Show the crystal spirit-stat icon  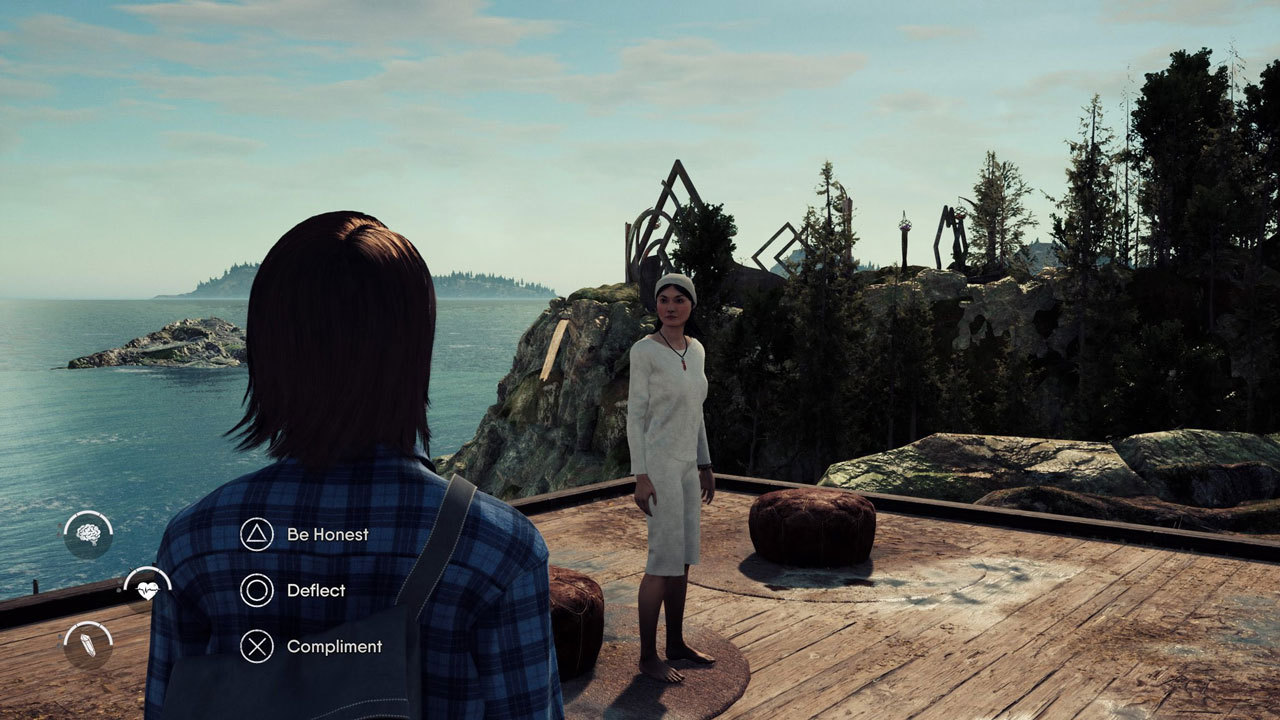pos(88,645)
